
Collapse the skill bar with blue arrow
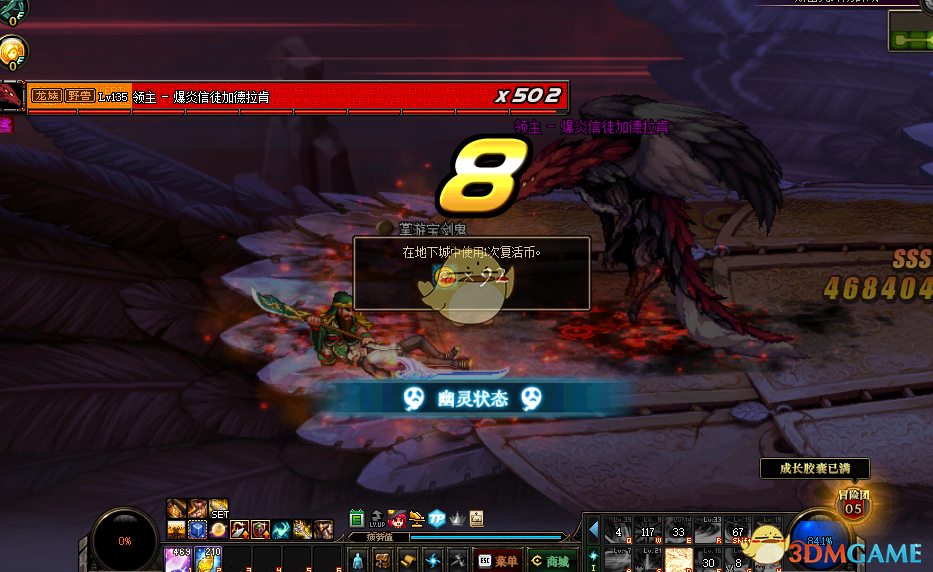593,529
